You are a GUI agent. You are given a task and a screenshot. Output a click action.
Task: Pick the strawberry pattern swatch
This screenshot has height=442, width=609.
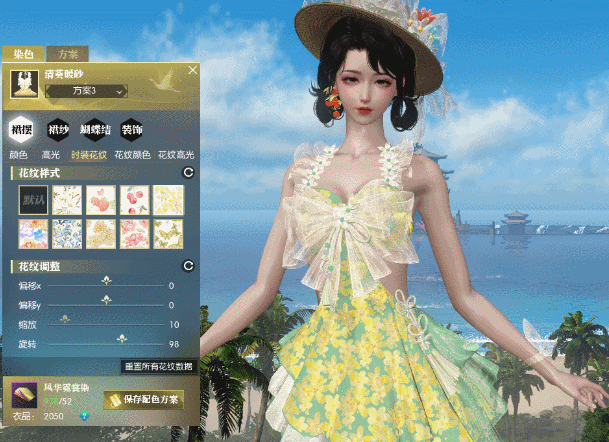[x=101, y=201]
